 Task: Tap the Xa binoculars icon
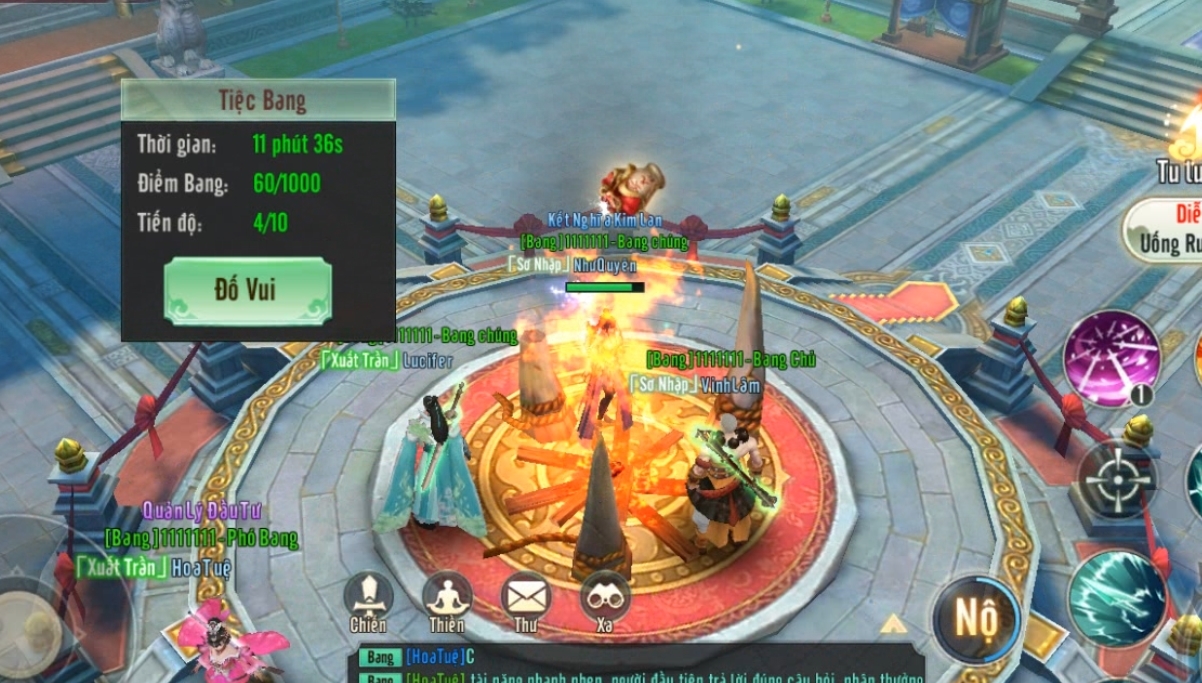[604, 597]
